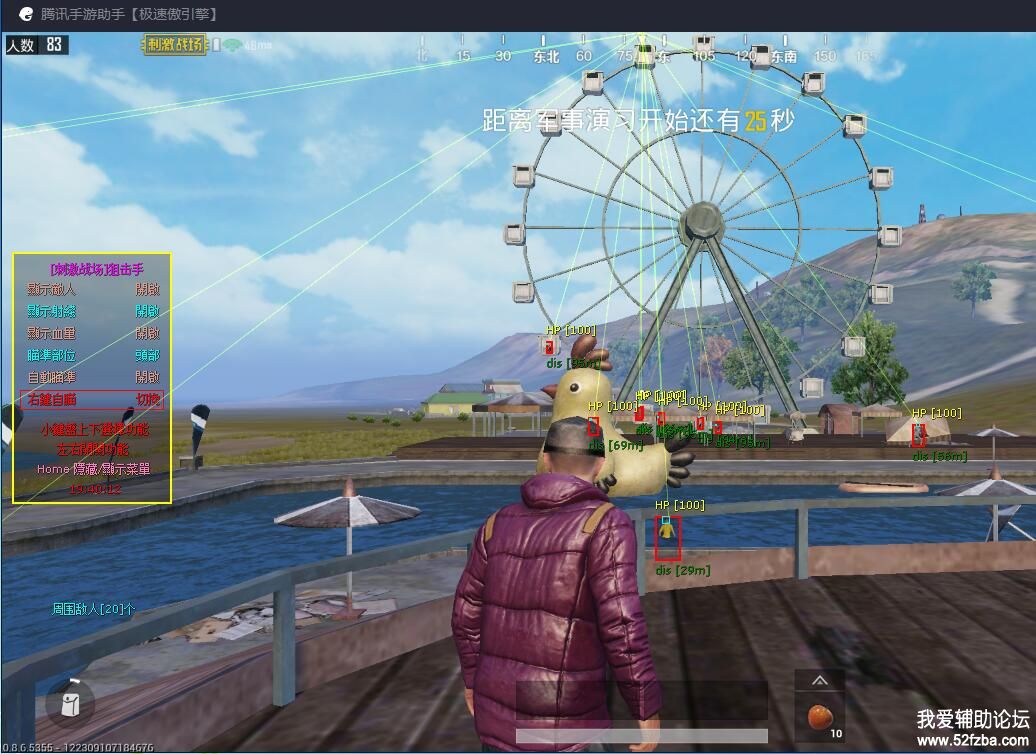Select the apple item slot

point(819,718)
